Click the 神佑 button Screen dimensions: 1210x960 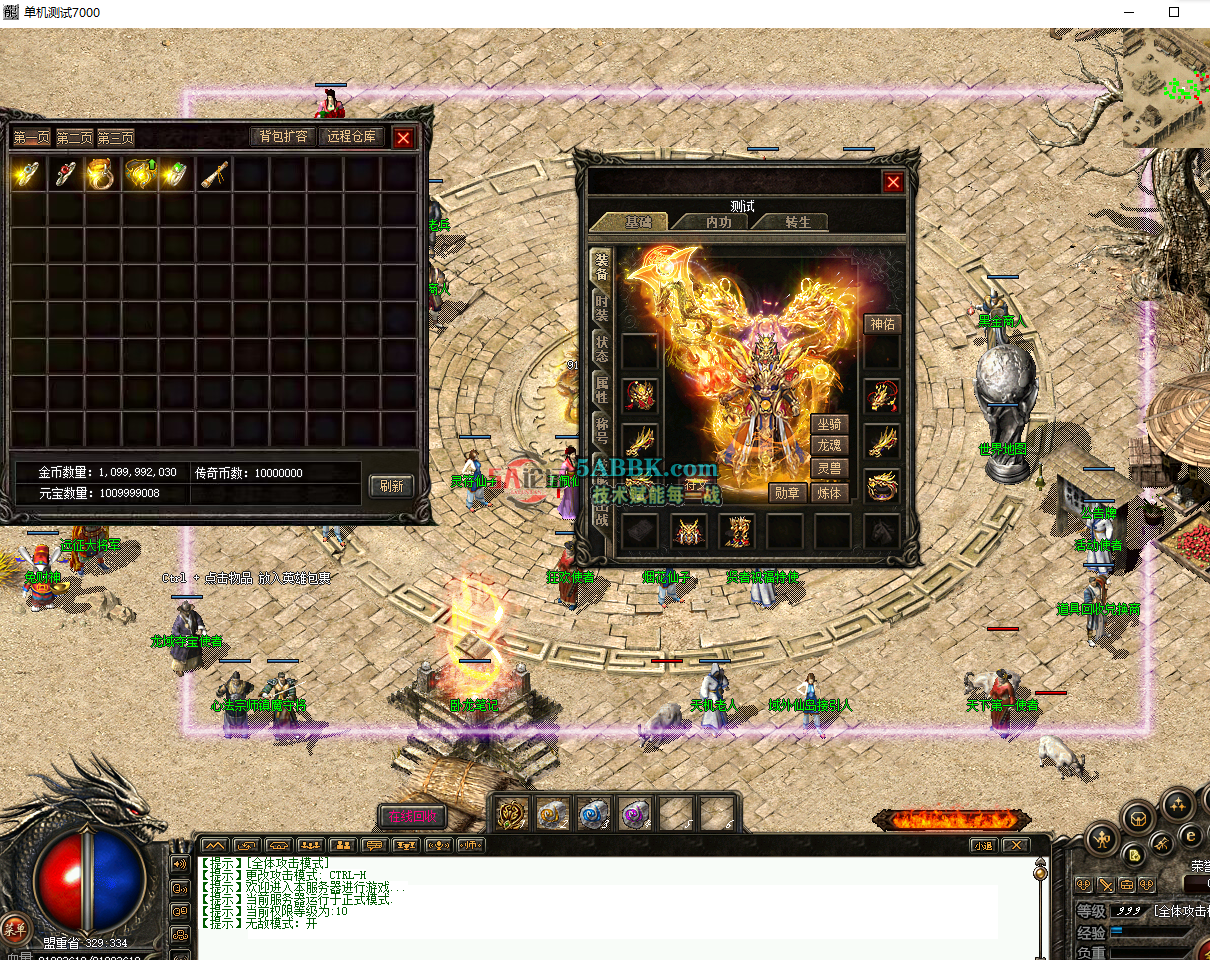tap(882, 324)
